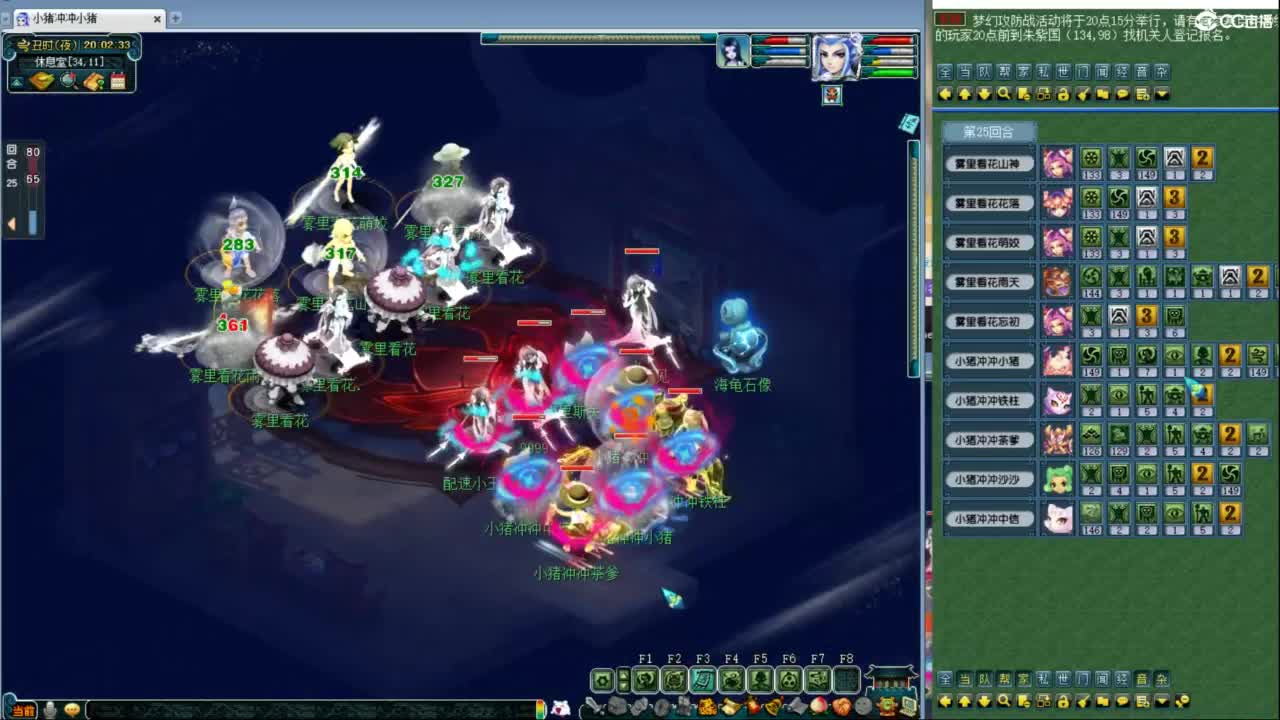Select the 全 chat channel tab
The width and height of the screenshot is (1280, 720).
[943, 70]
